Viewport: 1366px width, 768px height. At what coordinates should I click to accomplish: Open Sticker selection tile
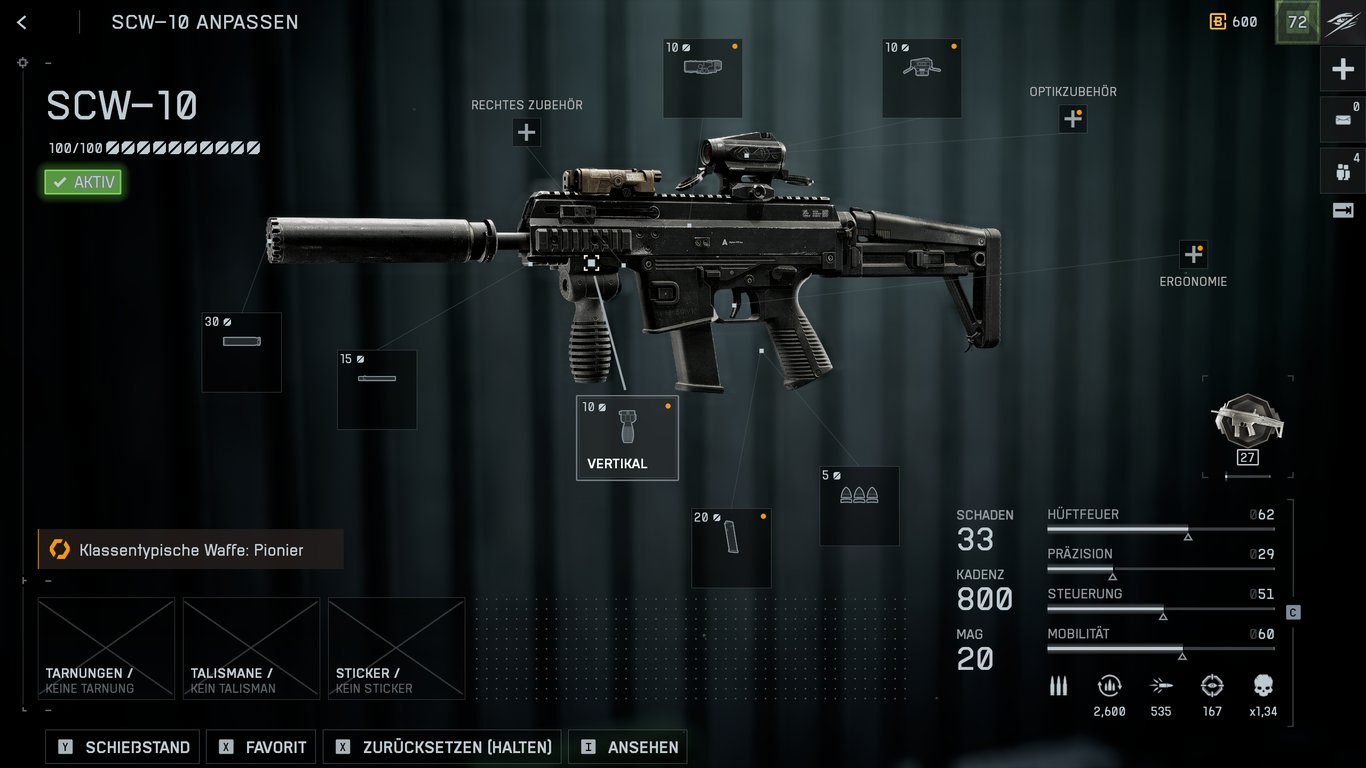(396, 648)
